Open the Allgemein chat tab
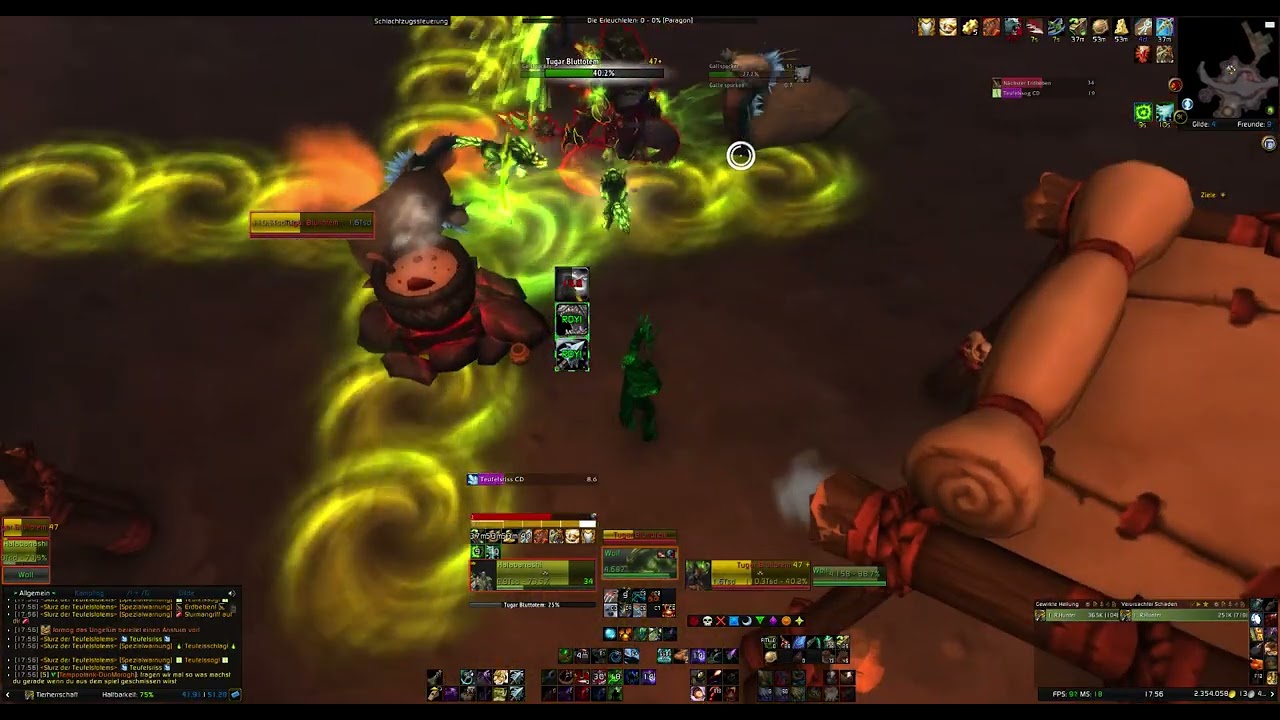 [34, 593]
